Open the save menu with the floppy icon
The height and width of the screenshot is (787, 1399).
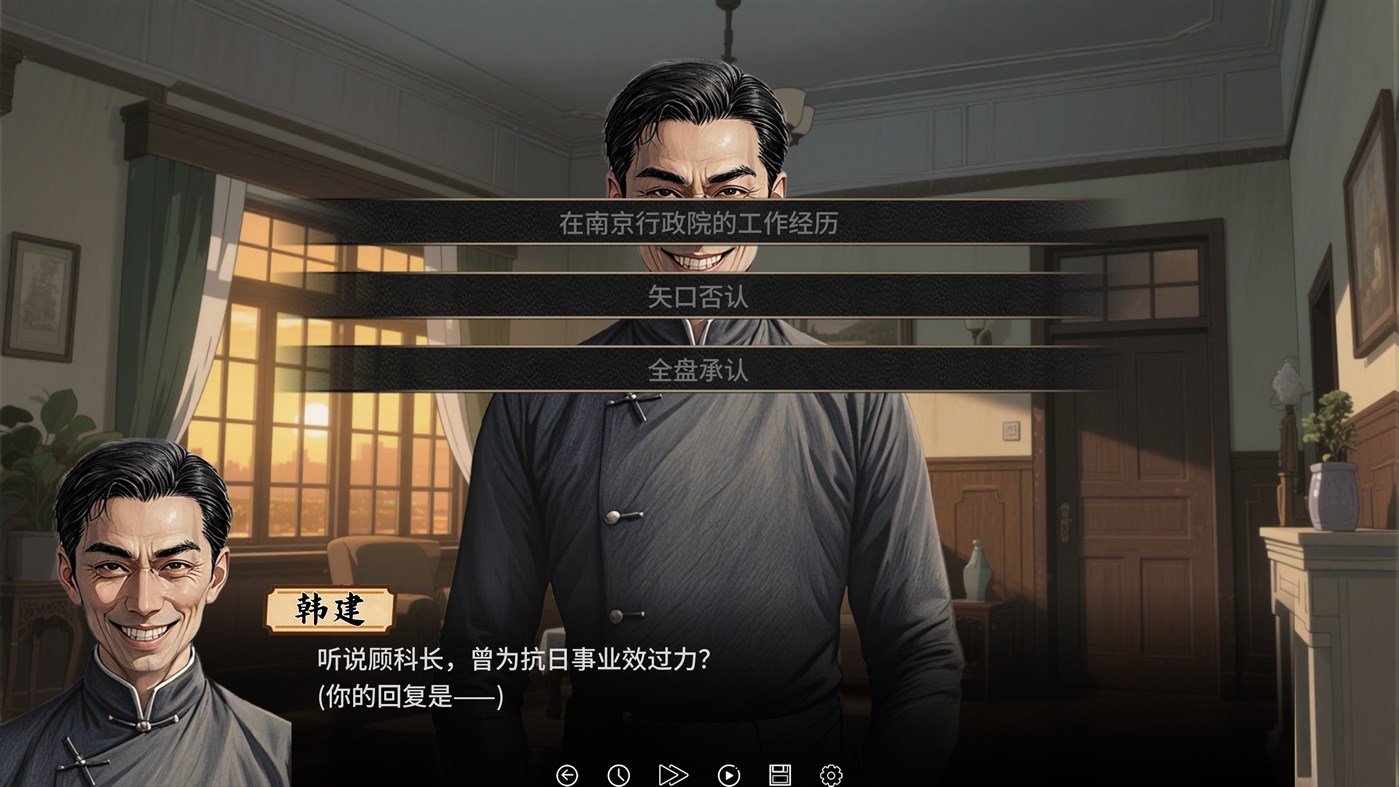(780, 773)
